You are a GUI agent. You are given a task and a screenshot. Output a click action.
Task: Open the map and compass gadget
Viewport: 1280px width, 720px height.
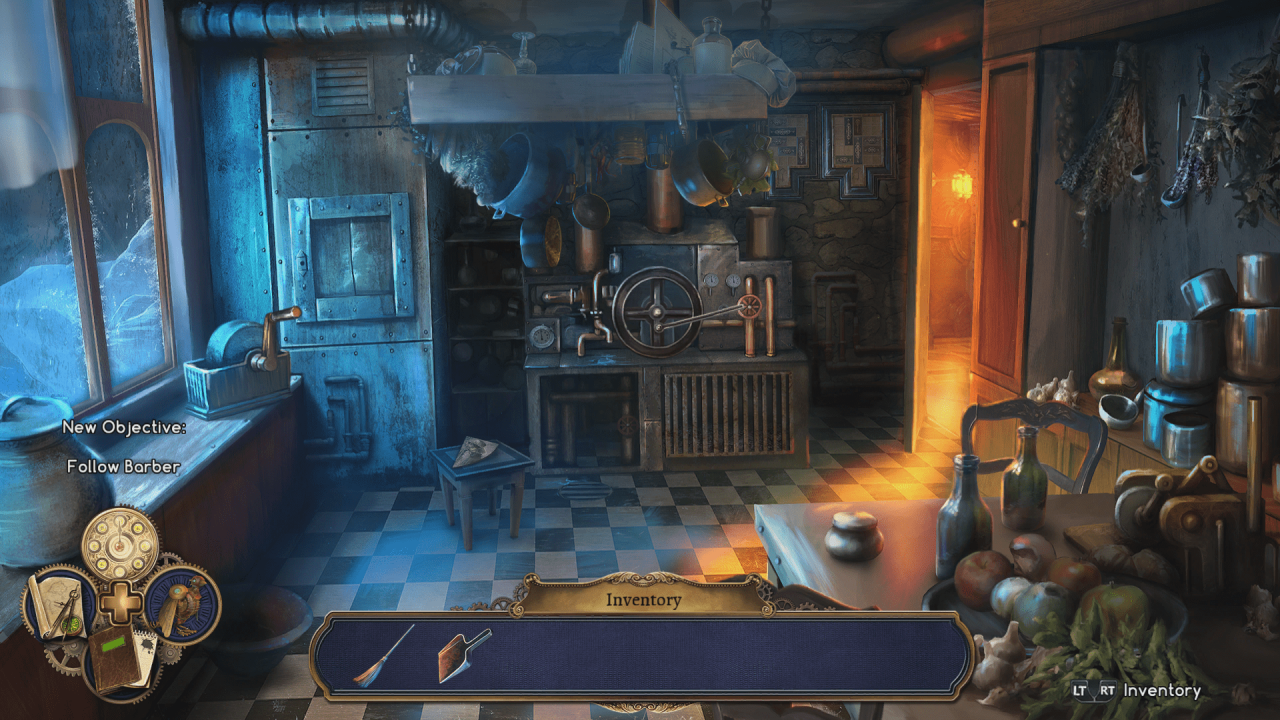coord(62,605)
